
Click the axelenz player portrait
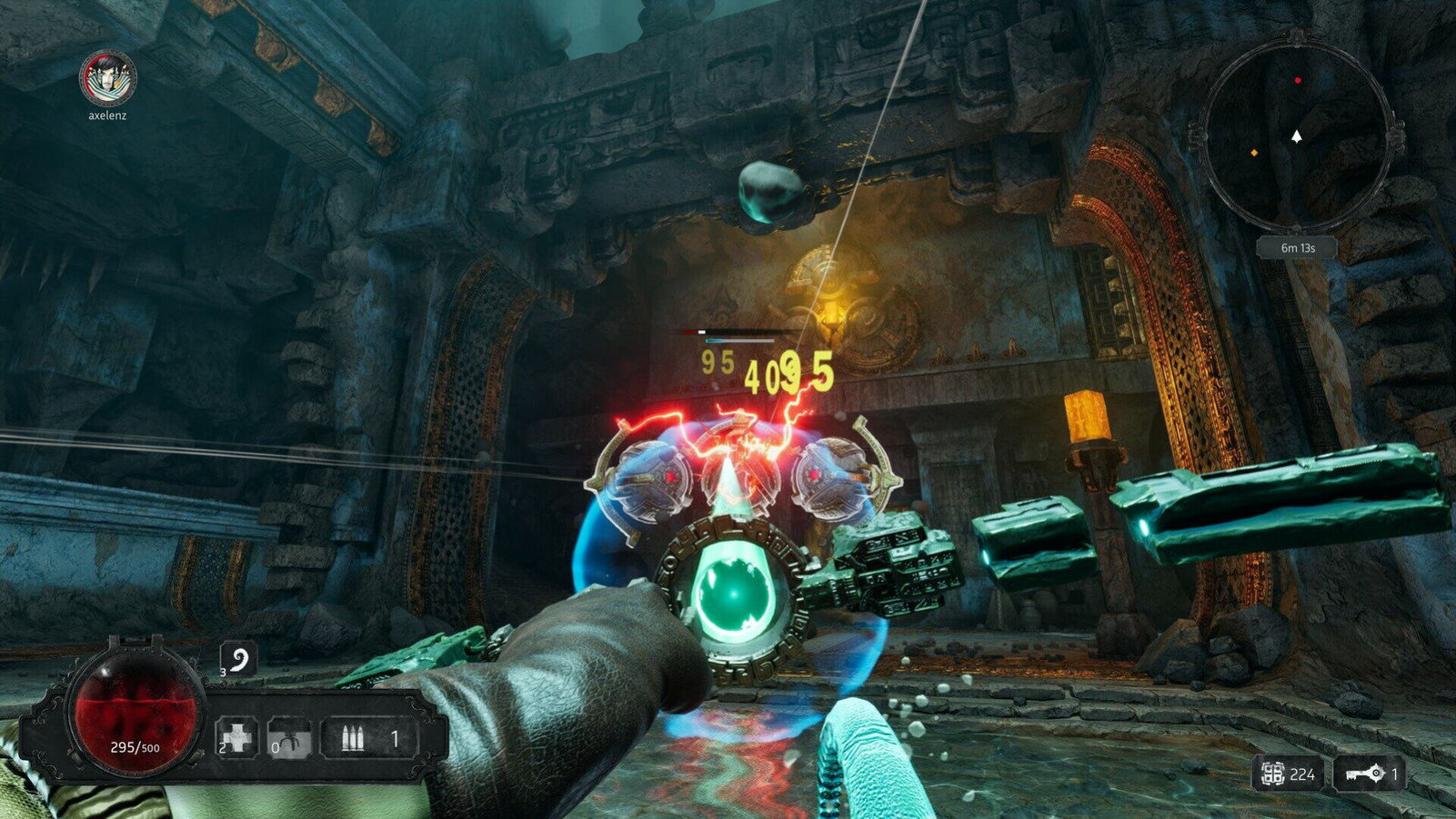[107, 78]
